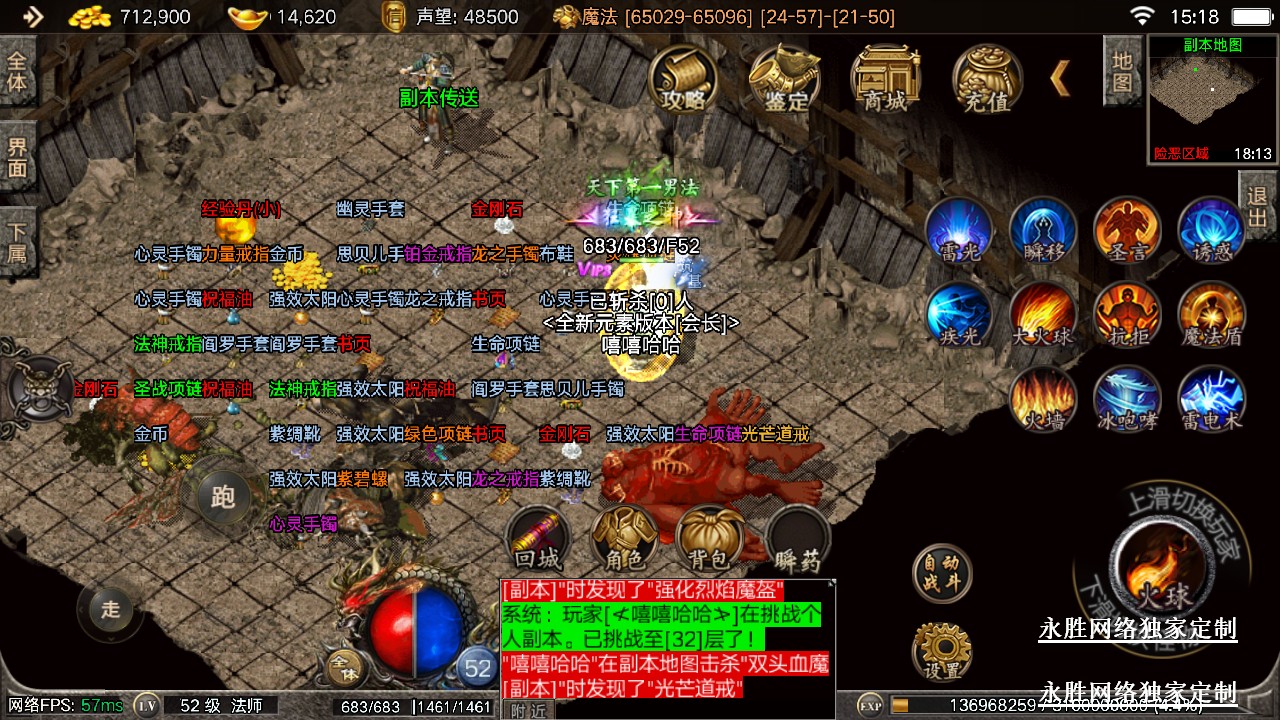Image resolution: width=1280 pixels, height=720 pixels.
Task: Cast the 雷电术 lightning skill
Action: click(x=1212, y=400)
